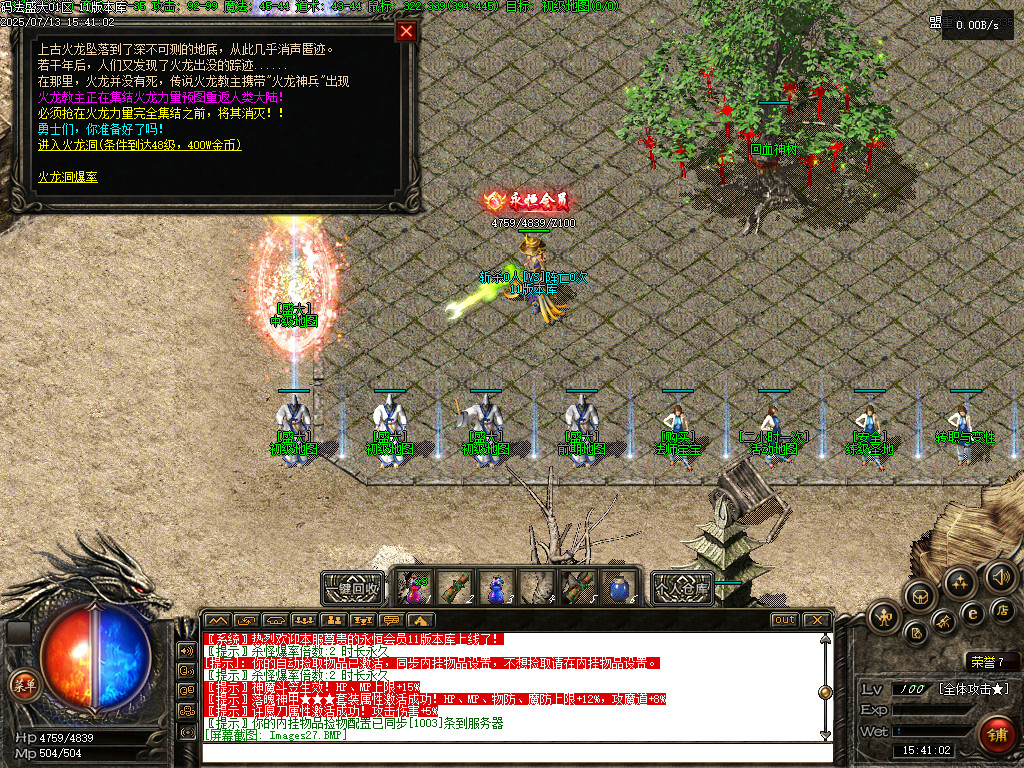
Task: Click the chat panel's out button
Action: click(785, 620)
